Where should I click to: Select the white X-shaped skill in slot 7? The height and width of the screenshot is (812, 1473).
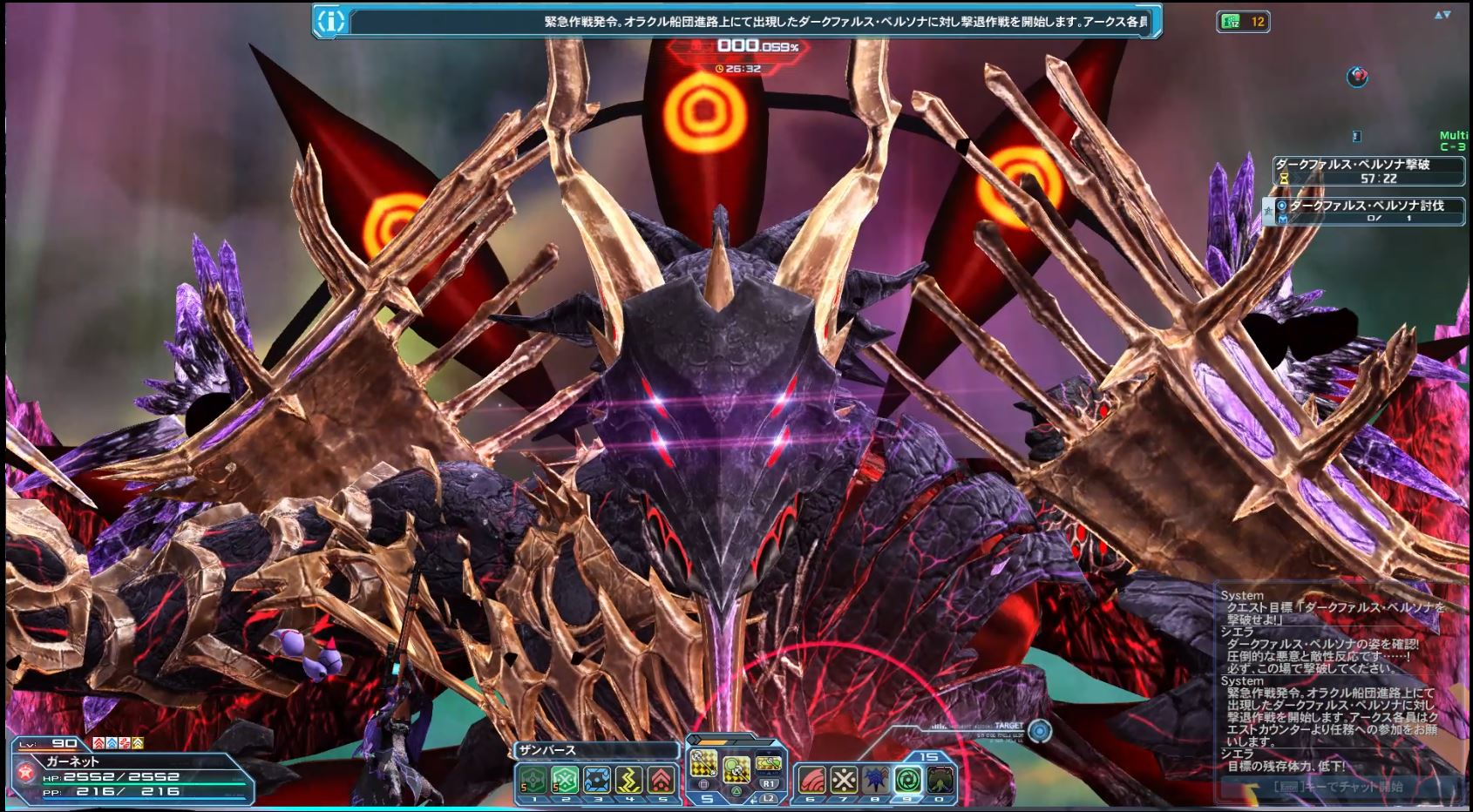843,778
